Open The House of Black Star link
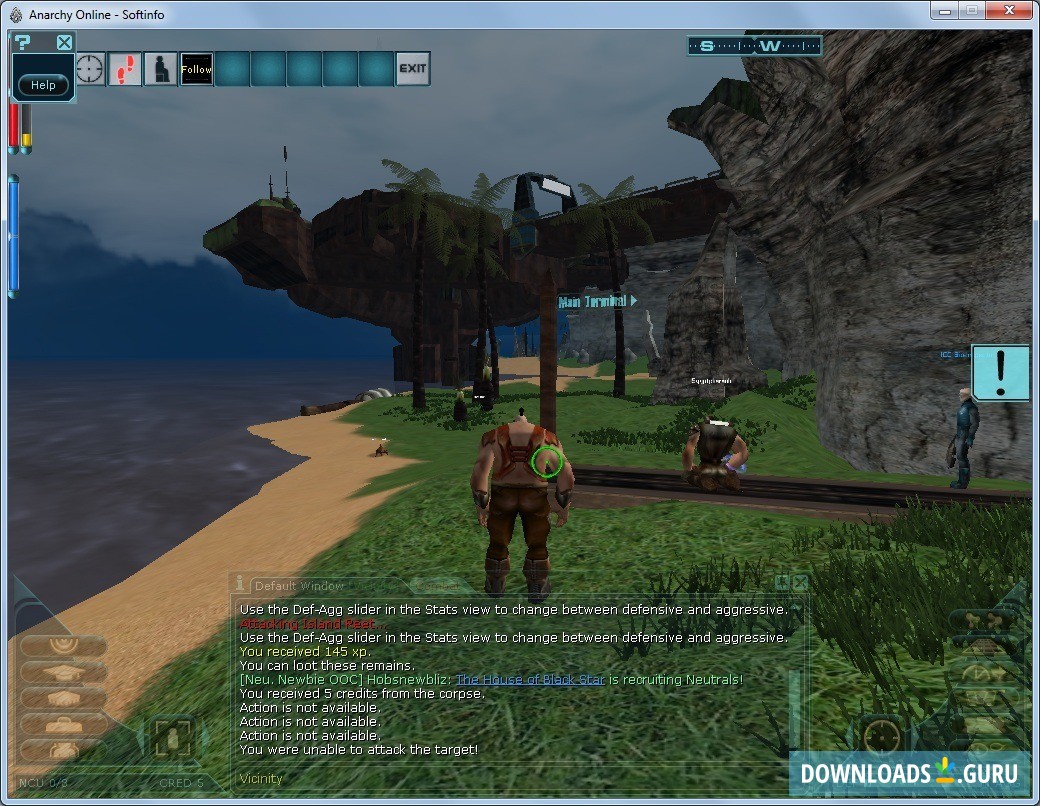The height and width of the screenshot is (806, 1040). pos(530,680)
